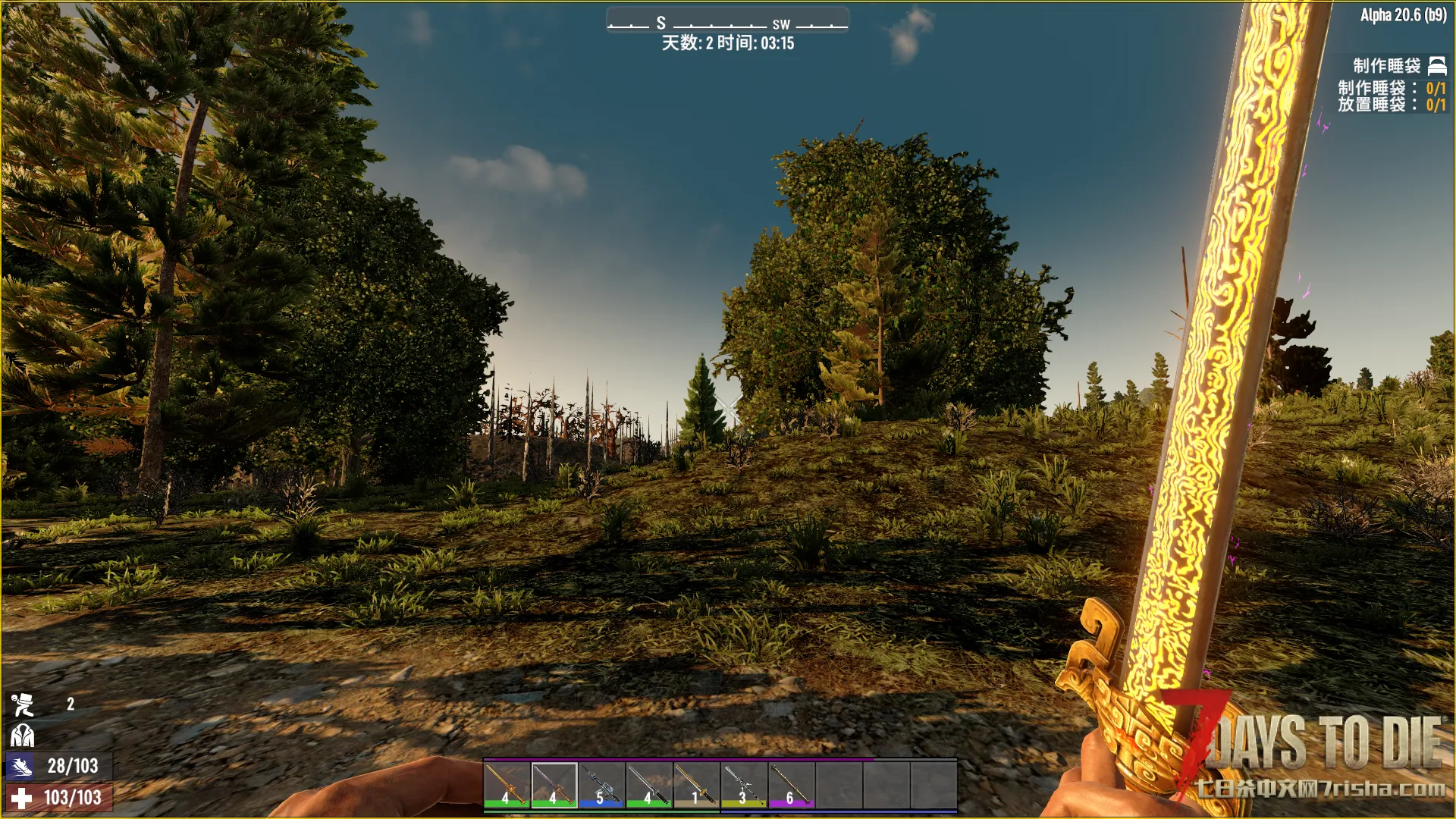Equip the weapon in the yellow-tier slot

[744, 785]
